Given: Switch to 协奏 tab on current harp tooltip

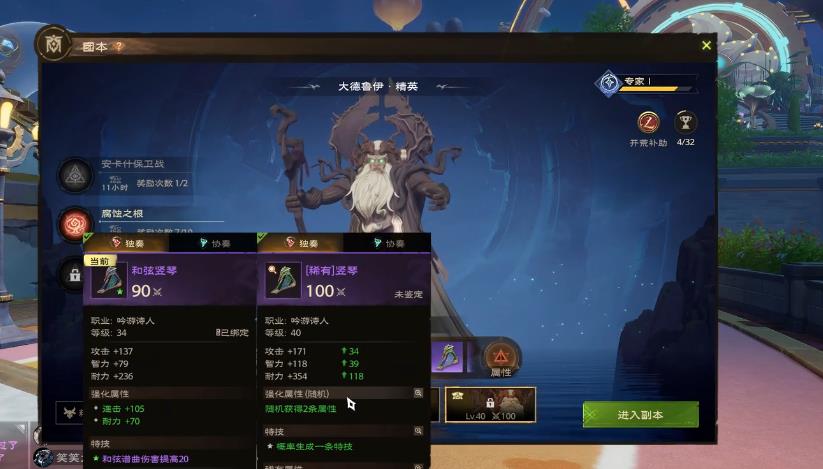Looking at the screenshot, I should click(213, 243).
